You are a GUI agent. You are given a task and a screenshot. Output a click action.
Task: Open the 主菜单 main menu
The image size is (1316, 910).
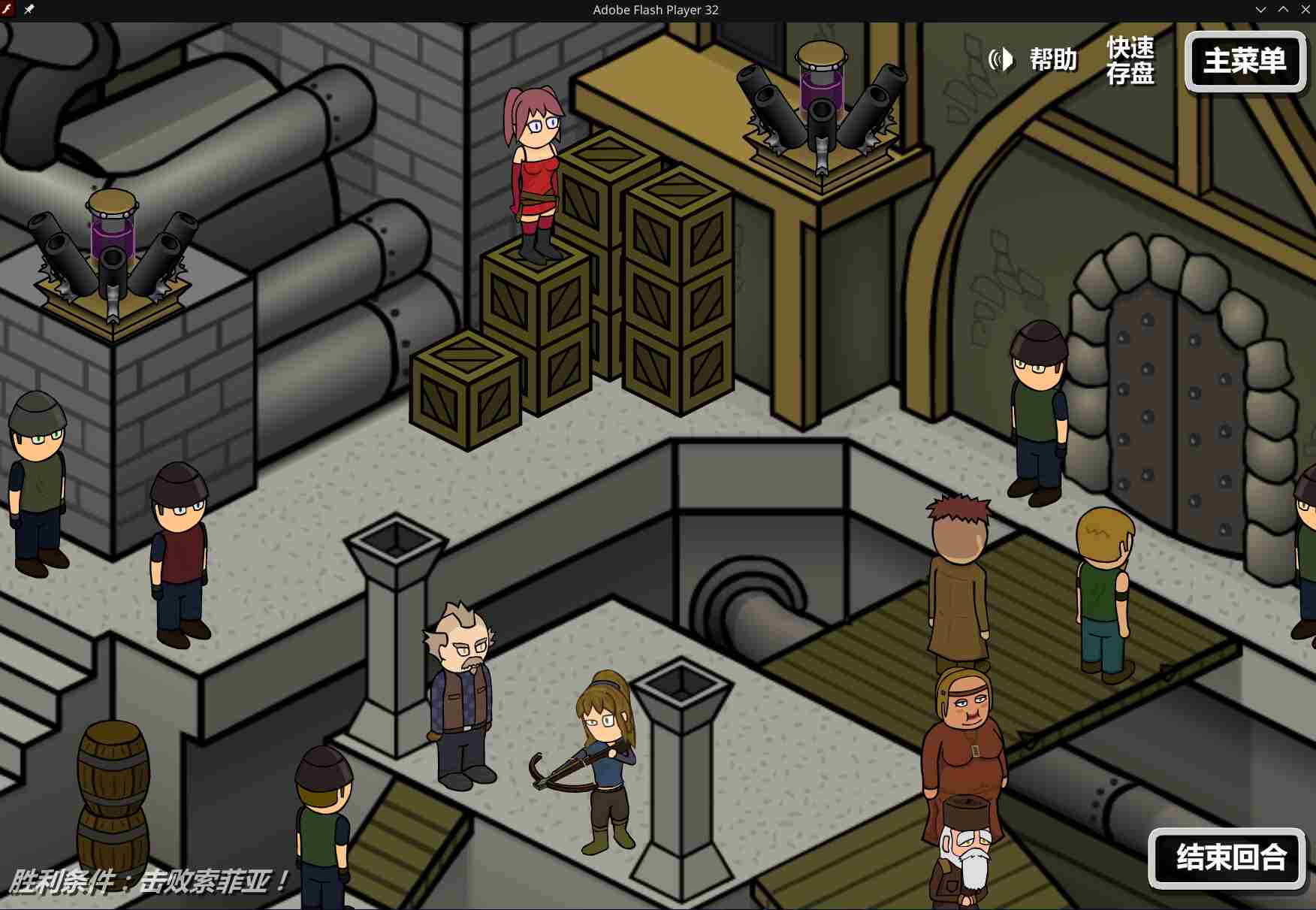coord(1245,62)
